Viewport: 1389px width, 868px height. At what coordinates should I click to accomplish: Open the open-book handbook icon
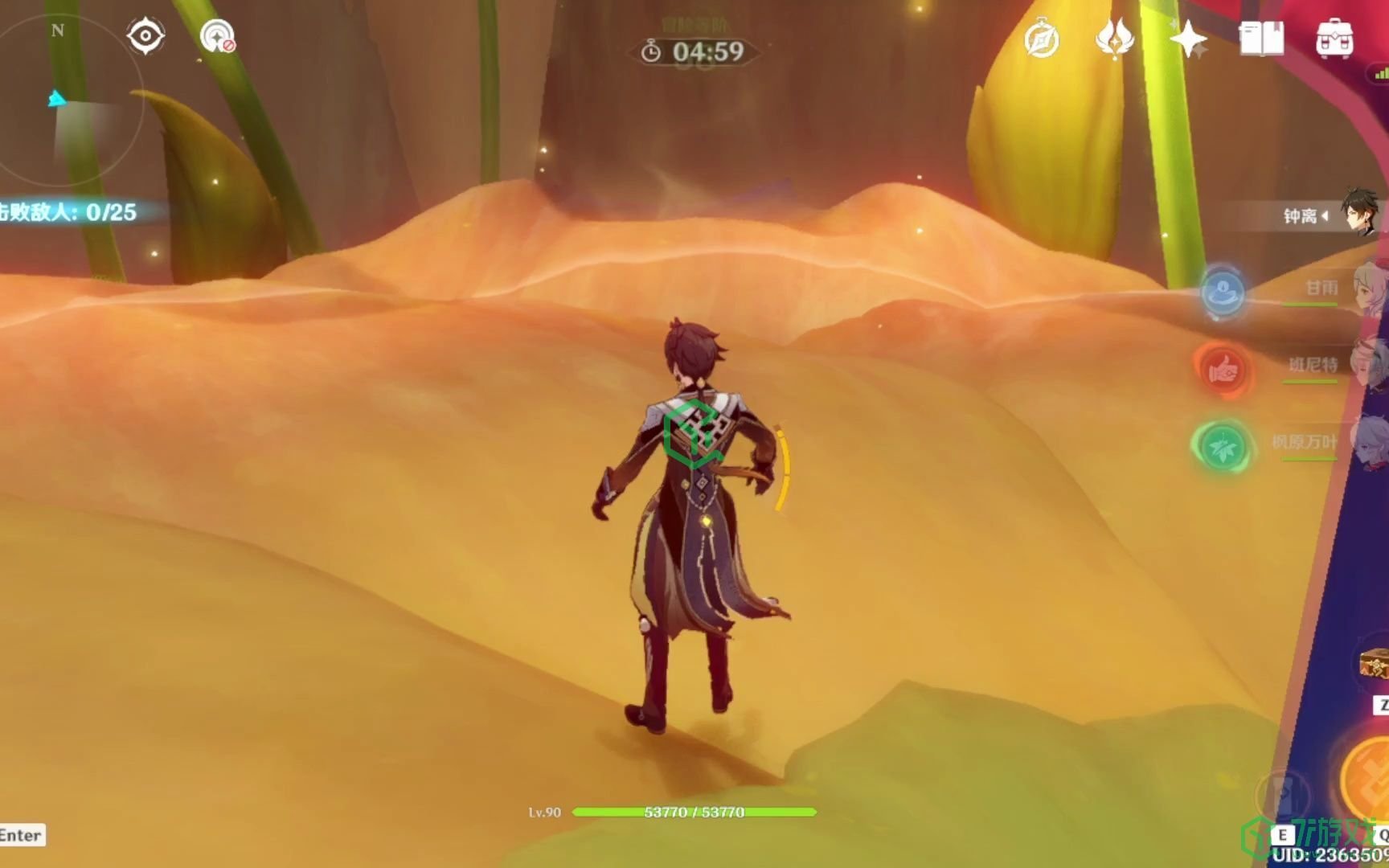1261,38
